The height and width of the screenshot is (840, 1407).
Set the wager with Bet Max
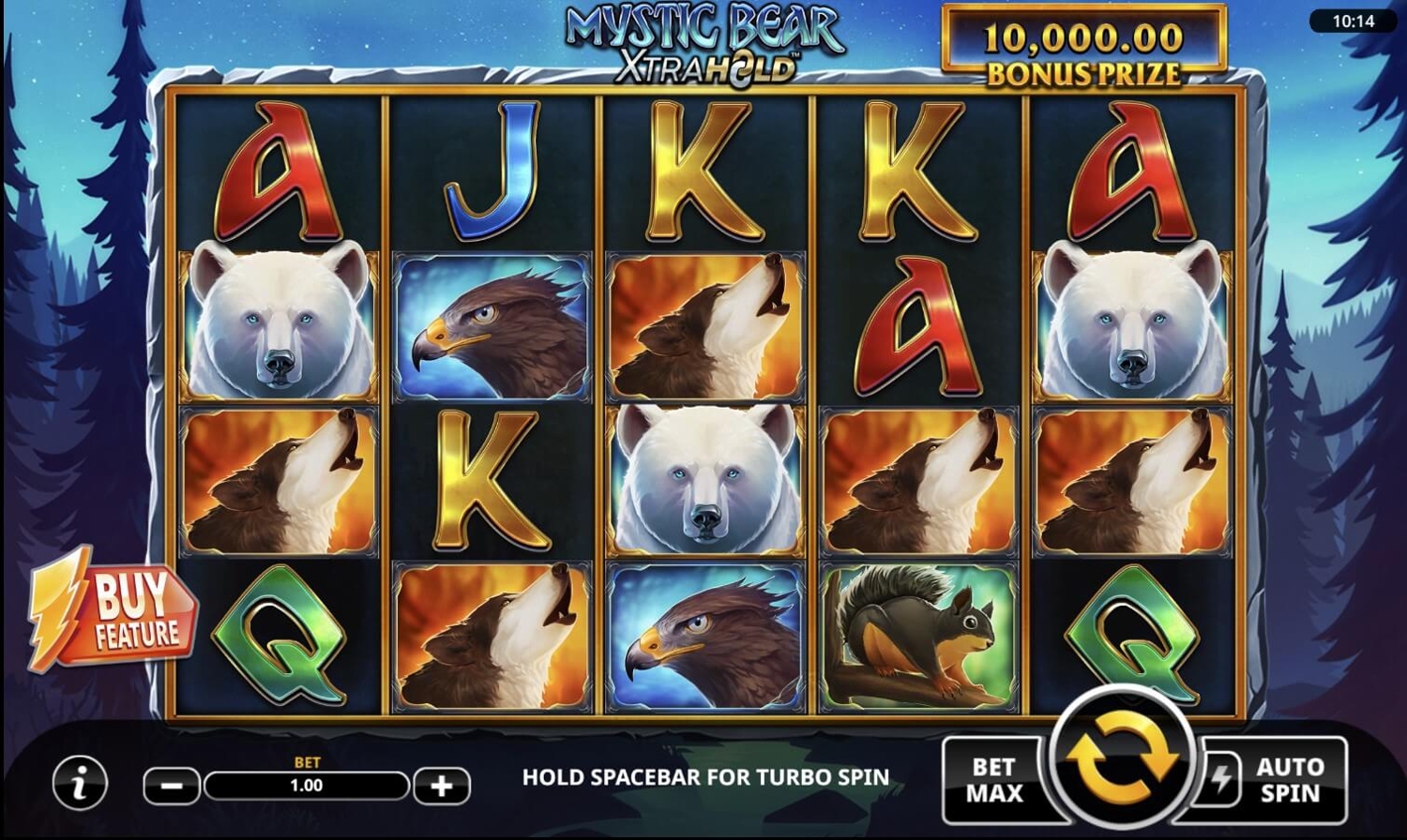click(x=994, y=780)
